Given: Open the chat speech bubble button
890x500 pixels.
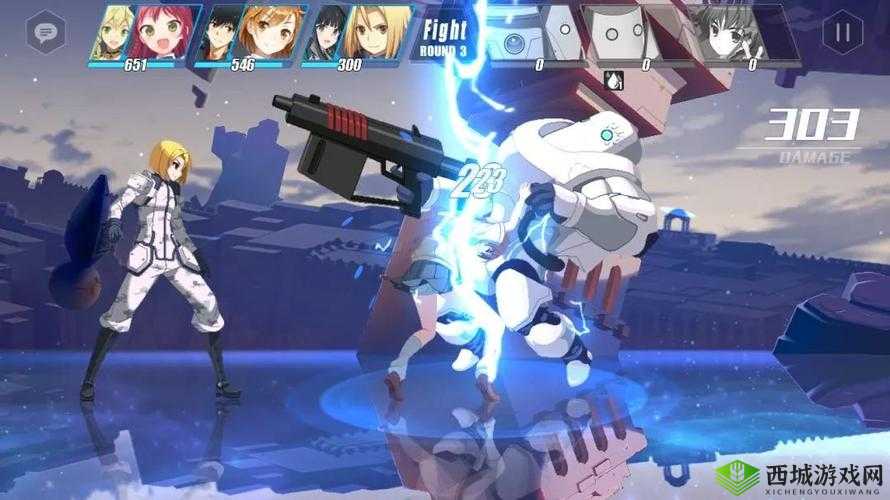Looking at the screenshot, I should pos(44,32).
